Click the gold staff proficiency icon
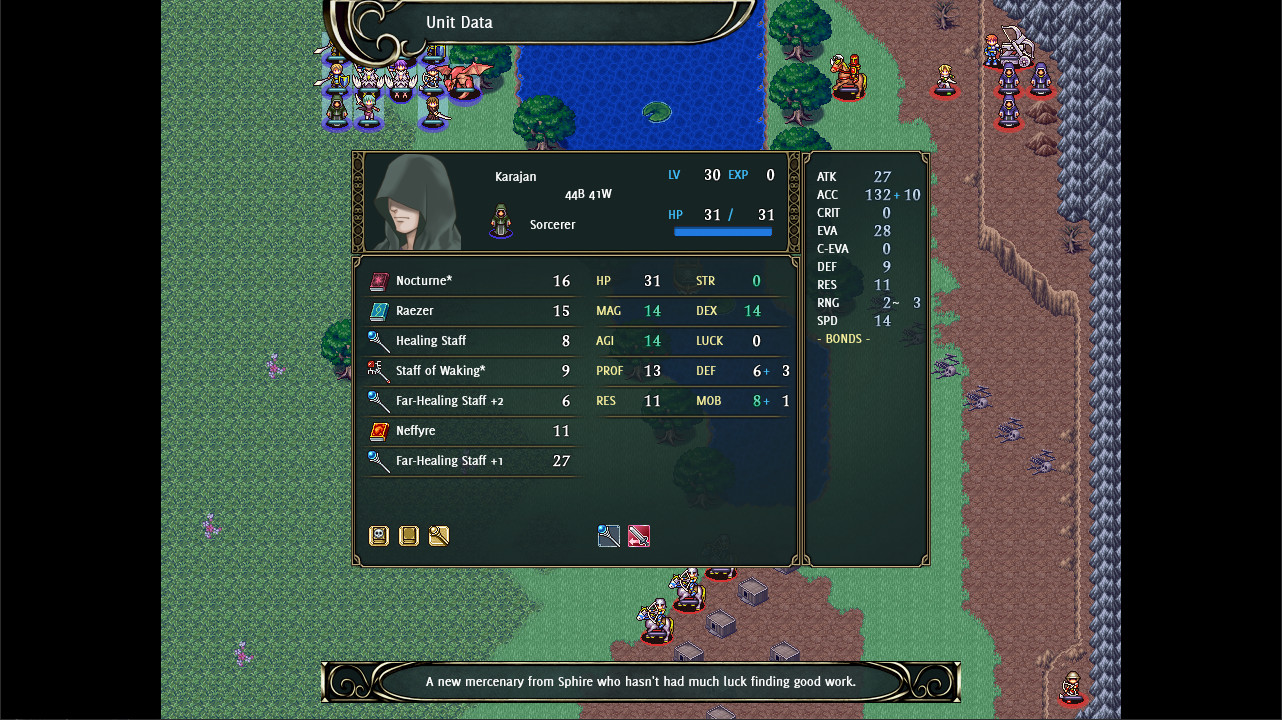 tap(438, 536)
